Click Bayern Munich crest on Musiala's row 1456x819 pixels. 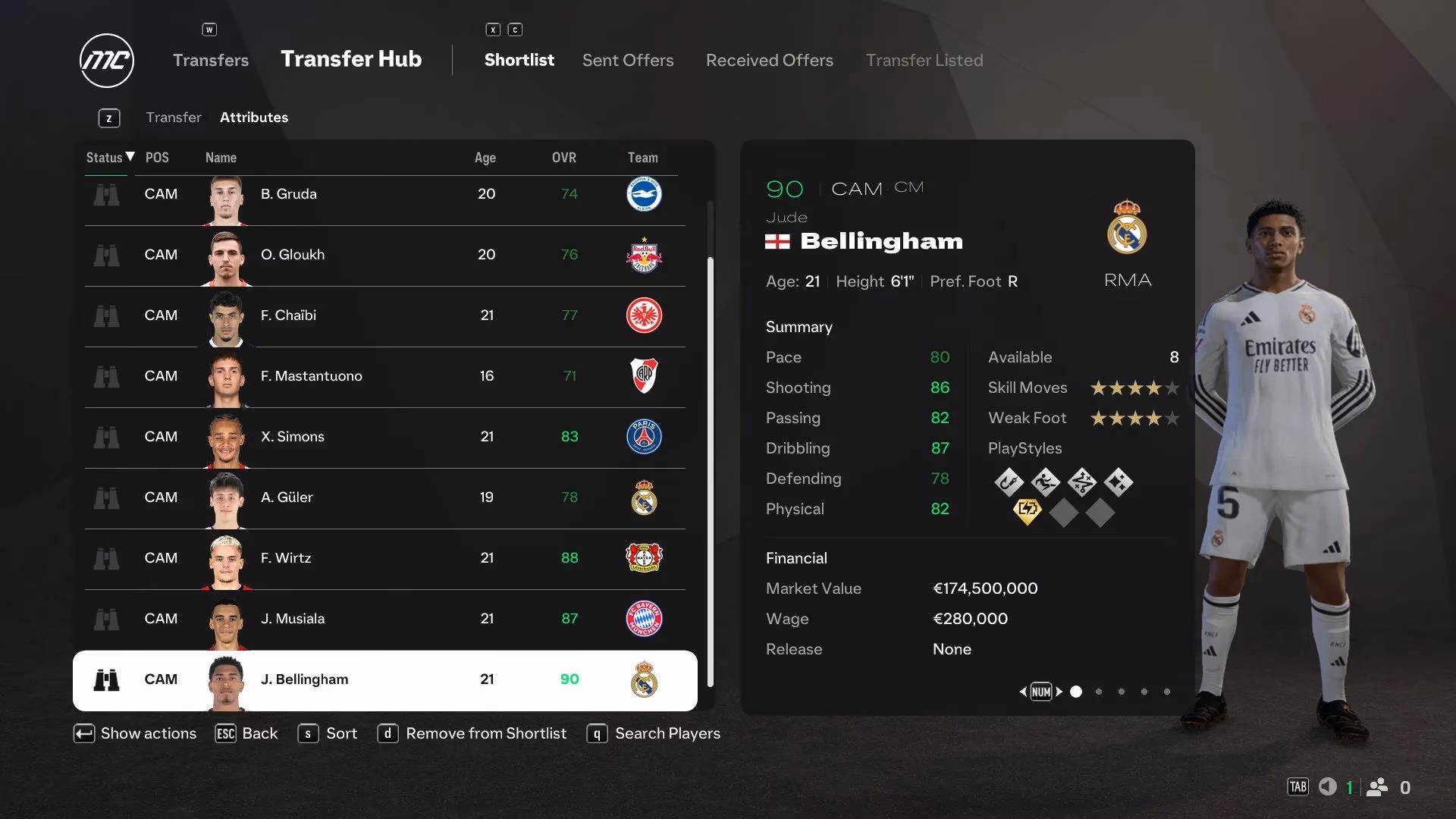click(x=644, y=619)
